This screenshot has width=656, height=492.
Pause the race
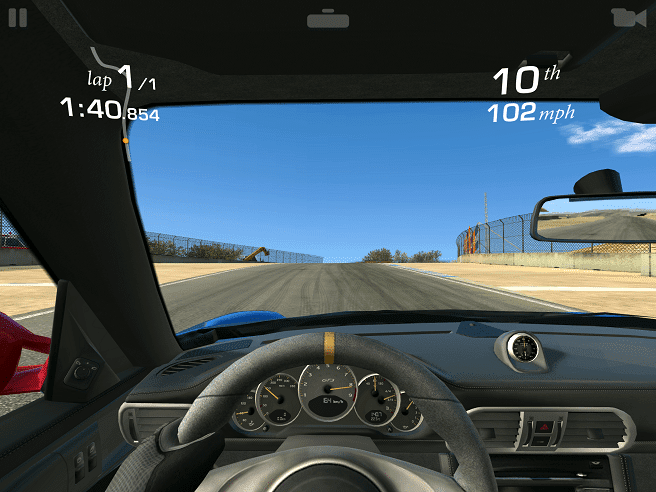pos(19,17)
